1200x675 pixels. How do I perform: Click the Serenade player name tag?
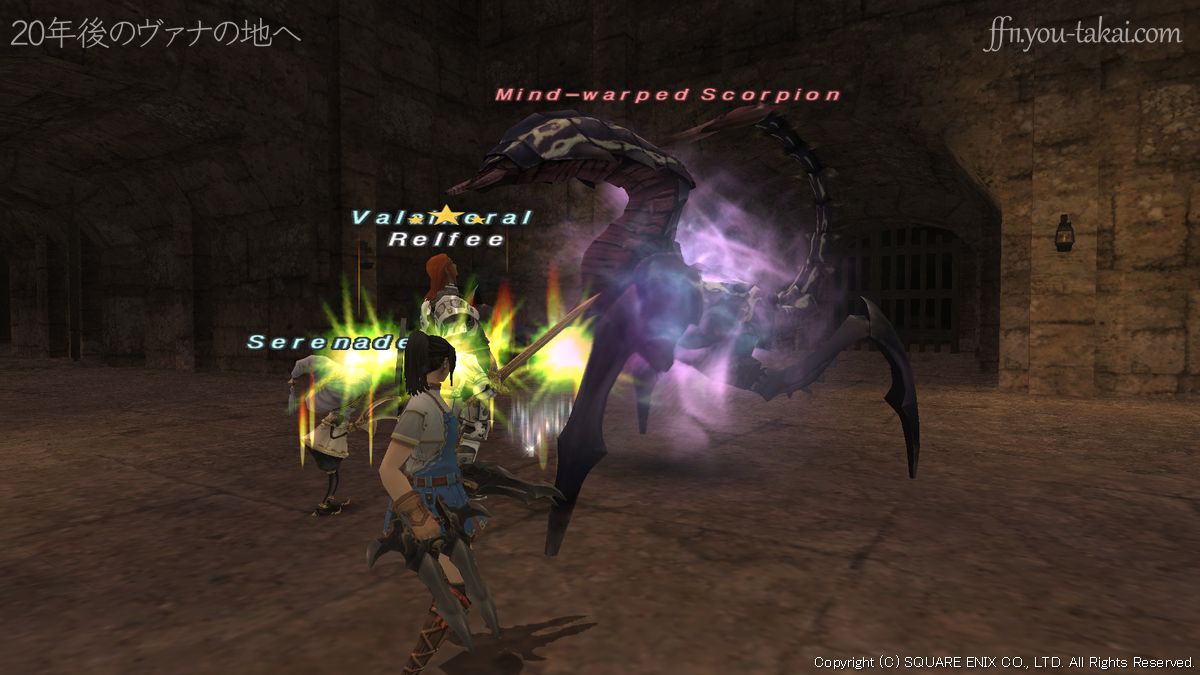point(329,342)
